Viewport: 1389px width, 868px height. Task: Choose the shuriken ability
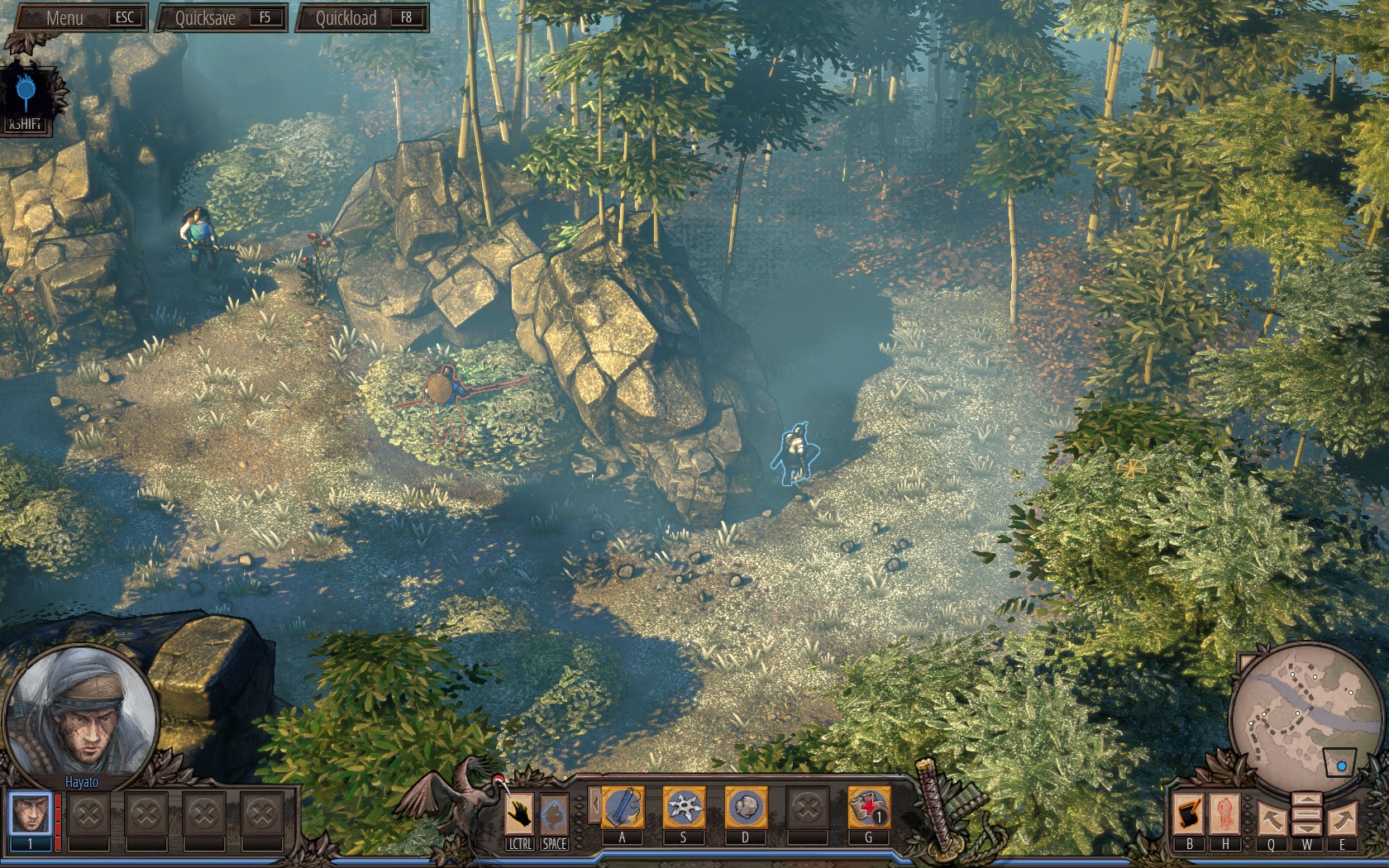pos(683,807)
